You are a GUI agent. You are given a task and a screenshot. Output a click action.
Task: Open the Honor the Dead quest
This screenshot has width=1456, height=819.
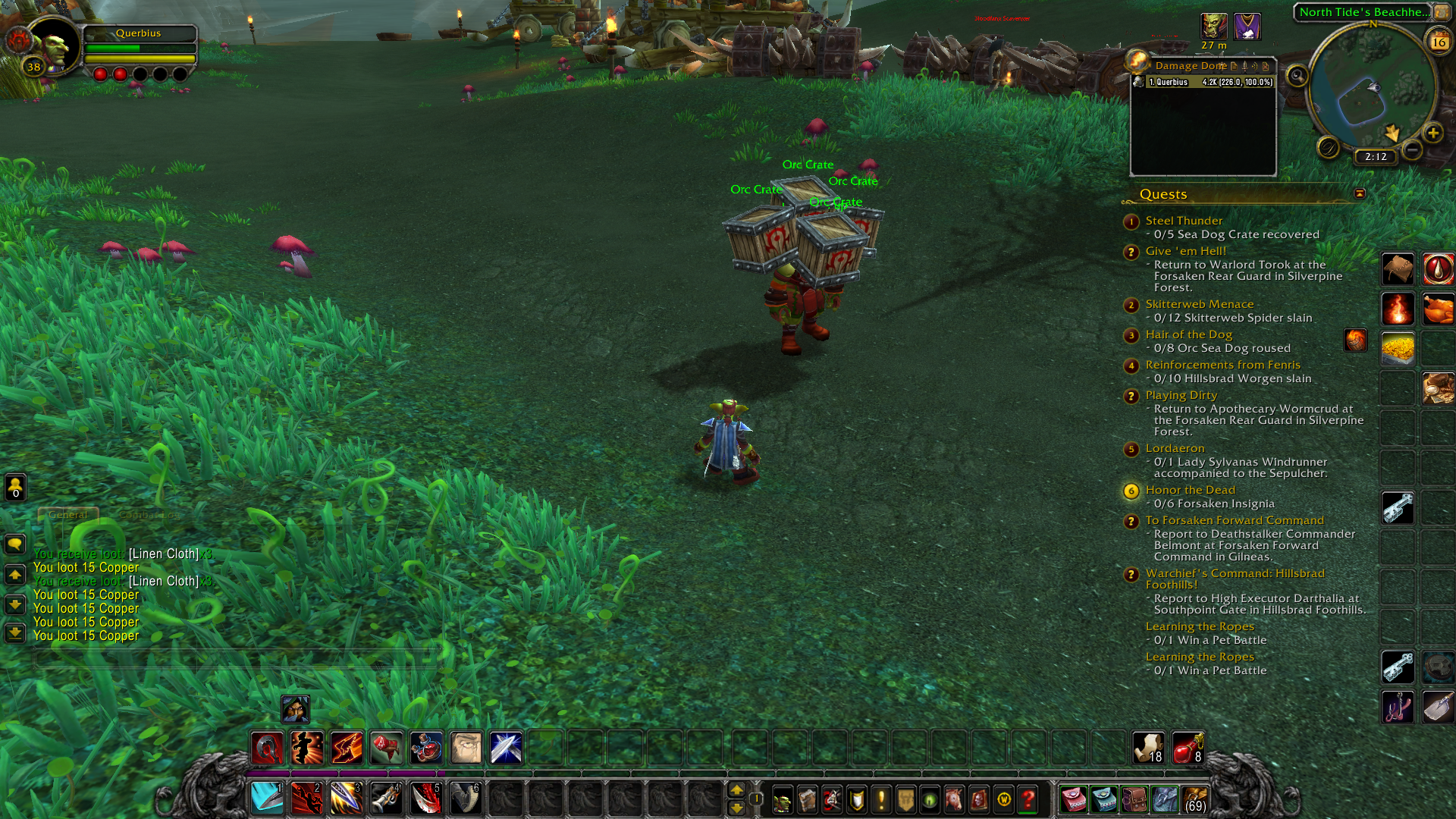(1190, 490)
